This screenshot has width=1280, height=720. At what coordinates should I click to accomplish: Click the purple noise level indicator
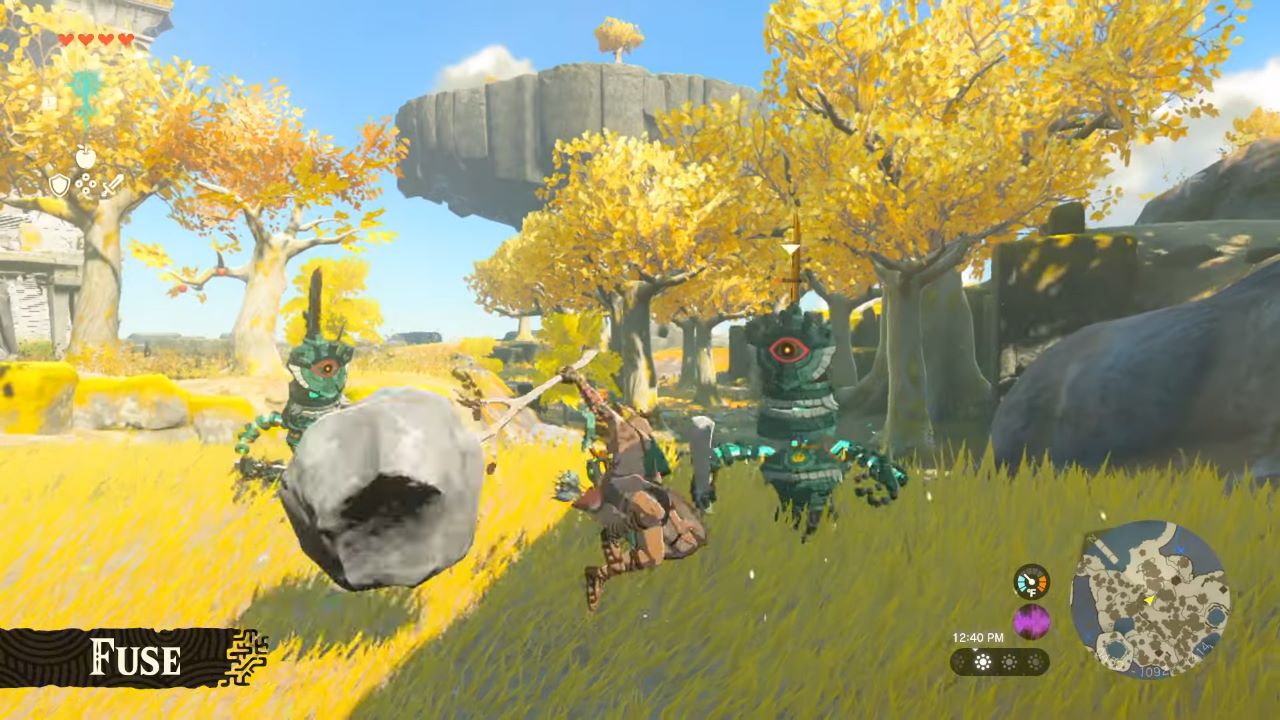(x=1030, y=620)
